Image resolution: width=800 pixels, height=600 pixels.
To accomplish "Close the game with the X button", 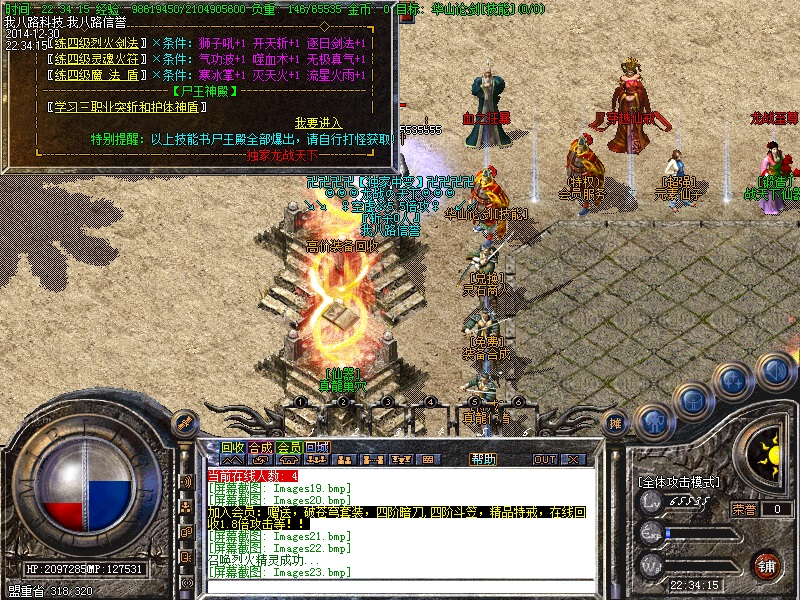I will 574,459.
